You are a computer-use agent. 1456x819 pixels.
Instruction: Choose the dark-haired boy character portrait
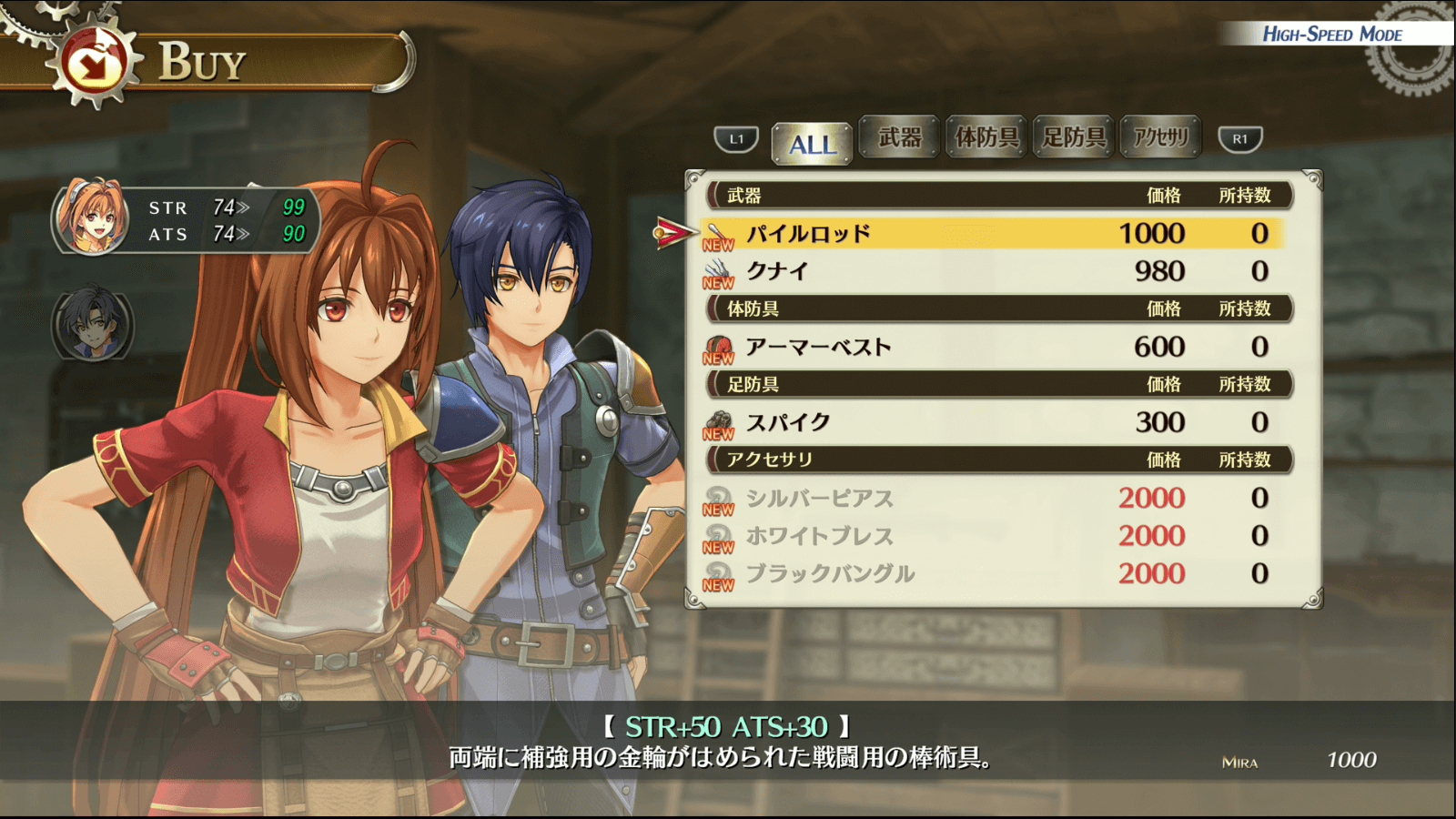coord(92,324)
